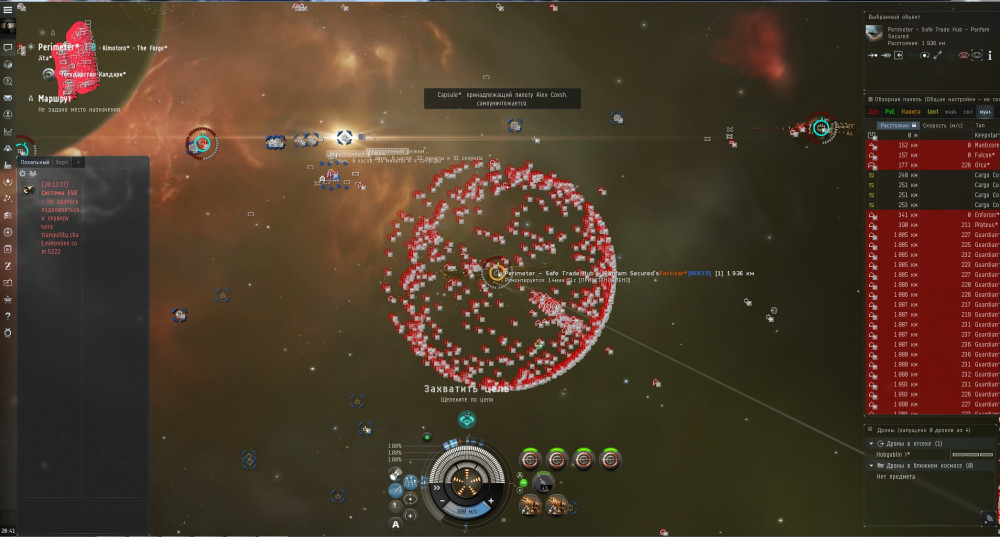Select the Loot overview tab
Image resolution: width=1000 pixels, height=537 pixels.
(932, 112)
